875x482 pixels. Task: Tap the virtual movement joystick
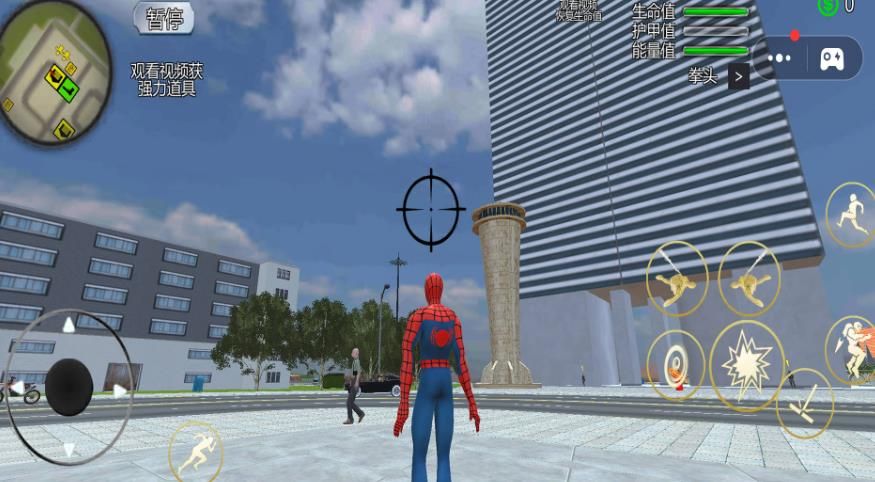click(68, 387)
